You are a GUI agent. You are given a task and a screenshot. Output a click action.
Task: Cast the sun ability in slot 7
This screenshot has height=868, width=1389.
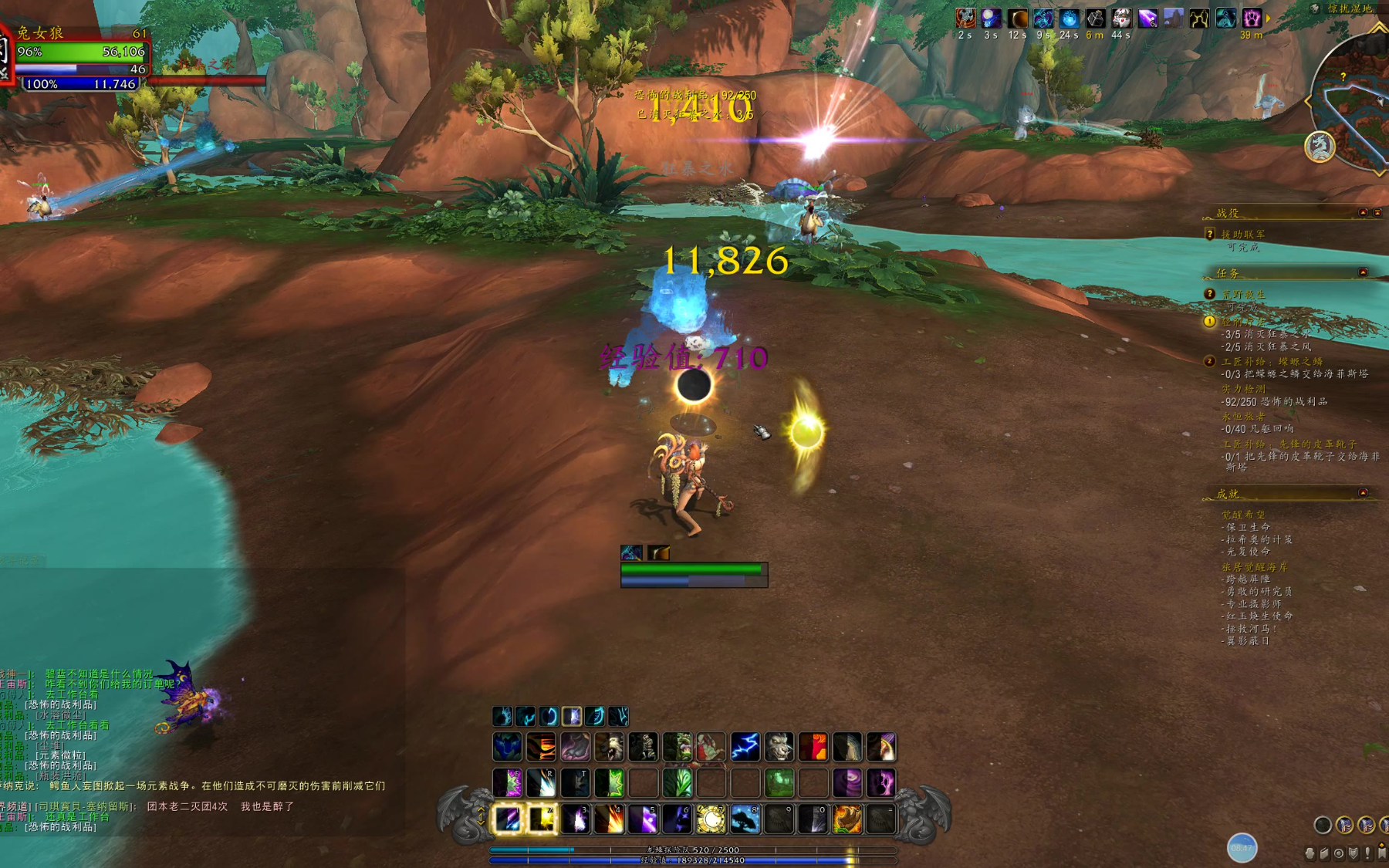click(711, 819)
